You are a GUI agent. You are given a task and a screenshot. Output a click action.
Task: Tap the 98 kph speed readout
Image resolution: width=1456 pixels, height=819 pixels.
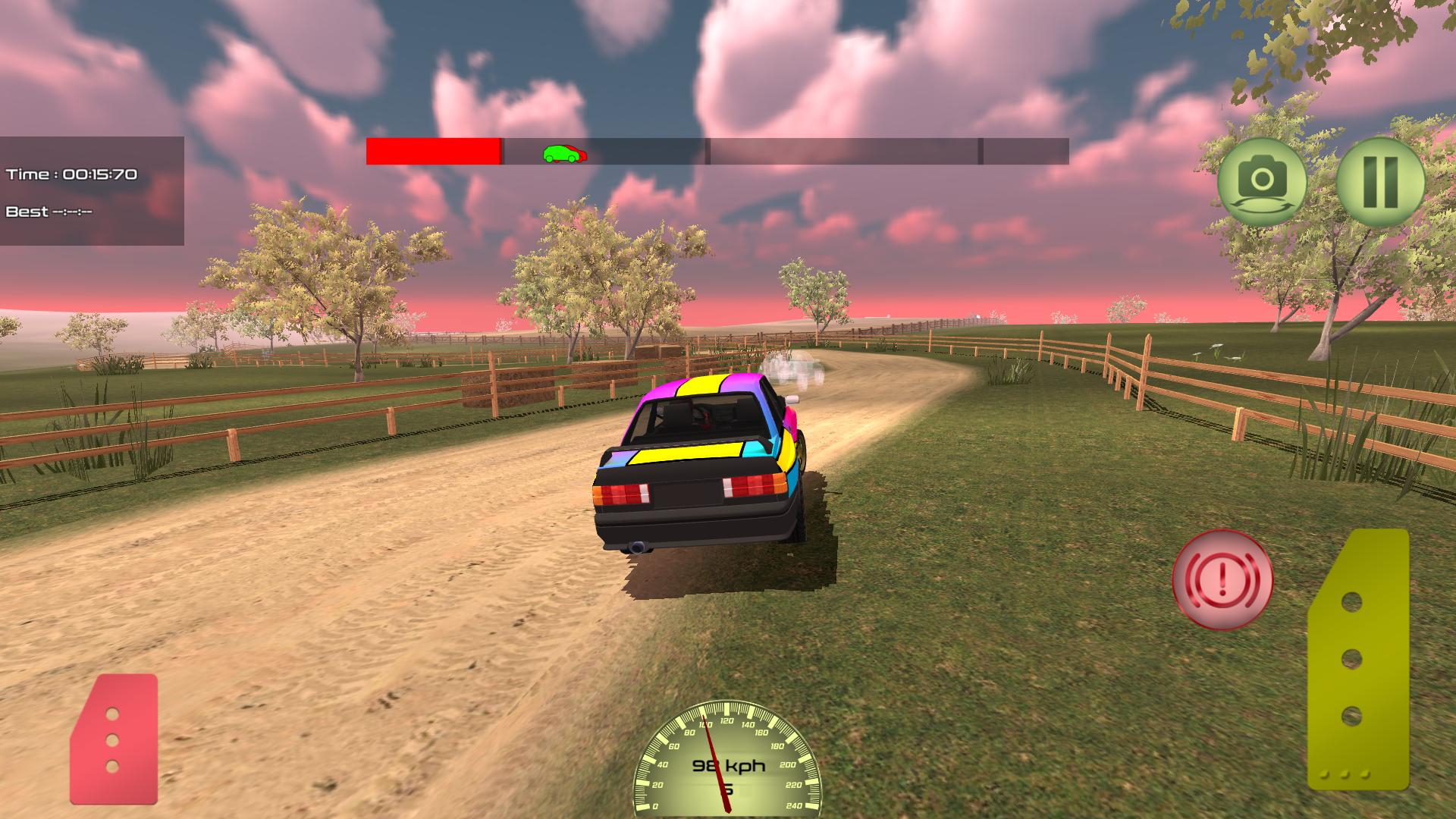730,766
